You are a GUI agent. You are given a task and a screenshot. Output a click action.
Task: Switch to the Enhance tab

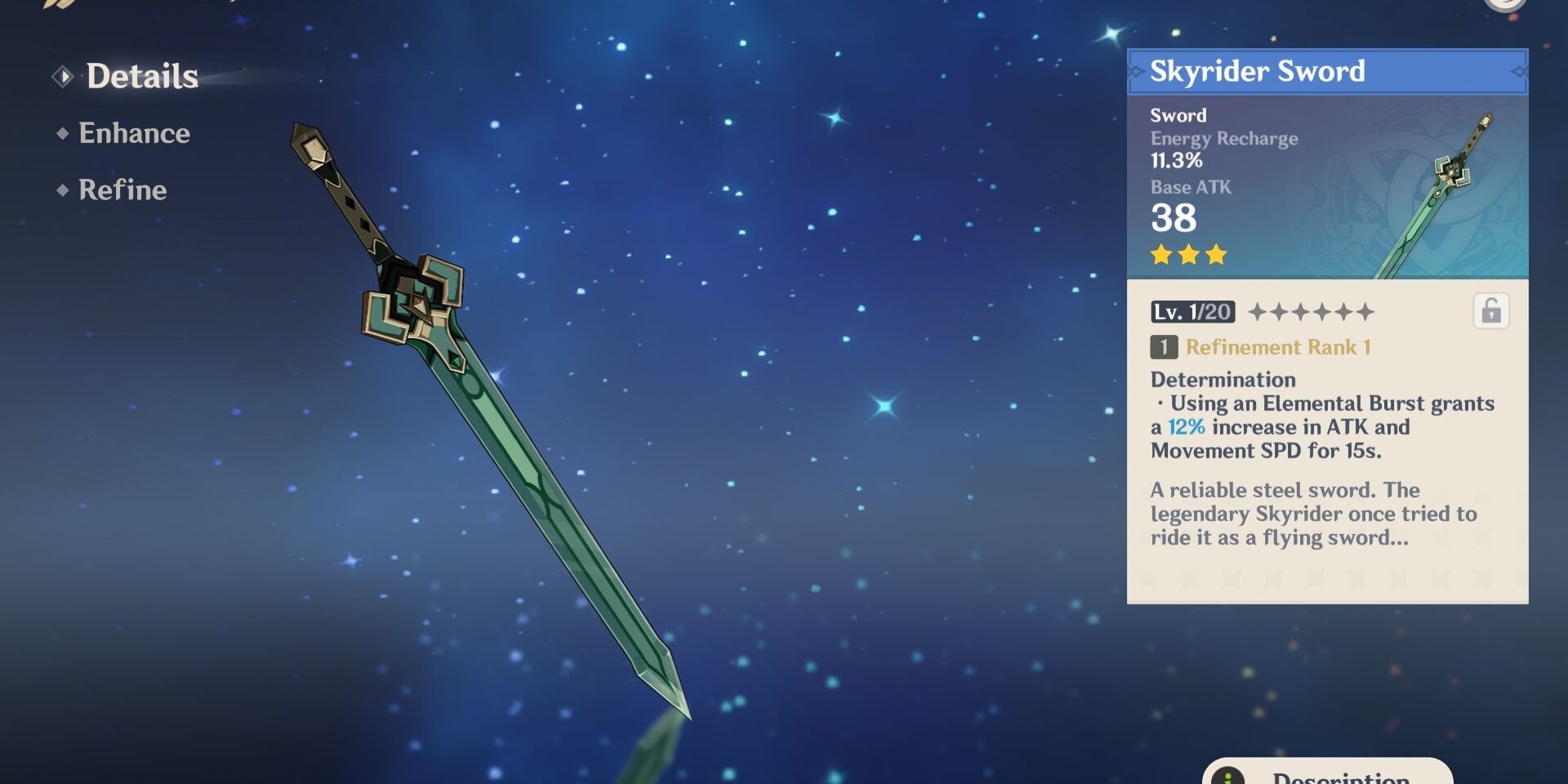134,133
